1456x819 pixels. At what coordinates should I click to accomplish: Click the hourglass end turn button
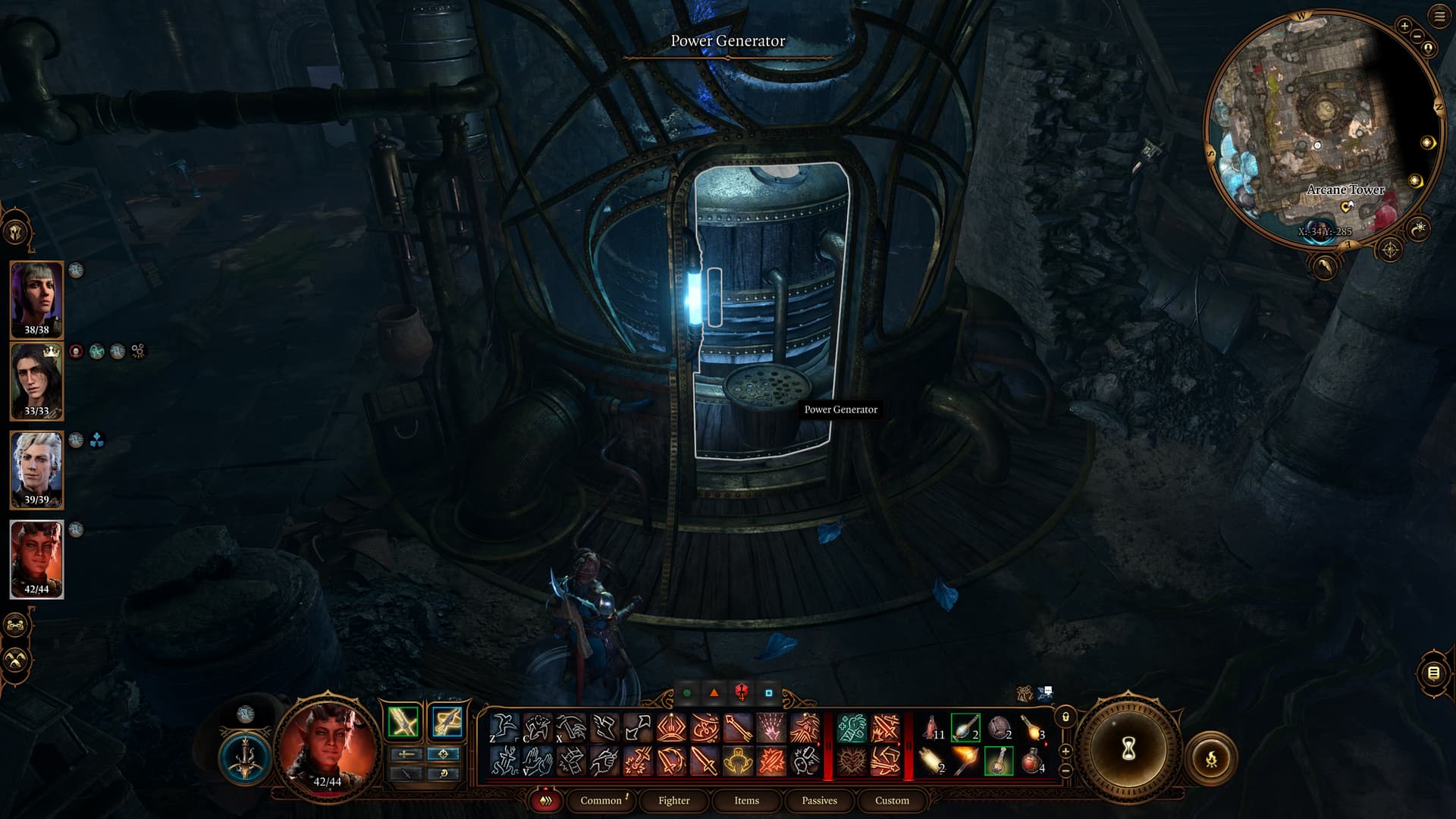coord(1128,750)
